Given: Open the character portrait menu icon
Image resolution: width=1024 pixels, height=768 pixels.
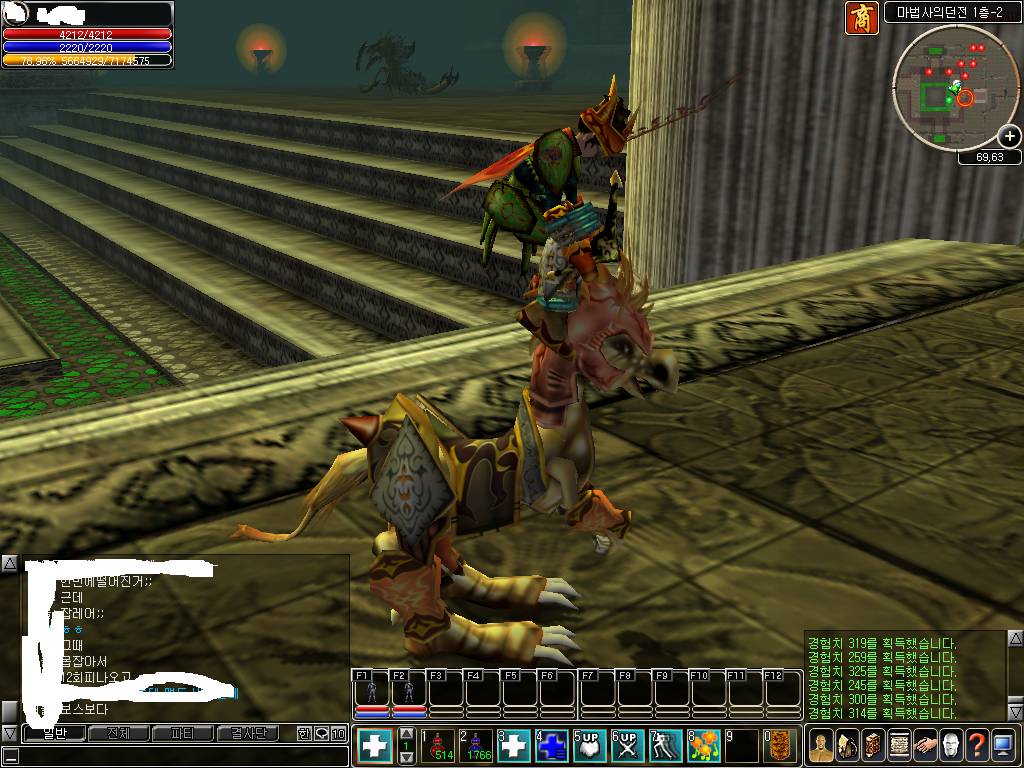Looking at the screenshot, I should click(x=820, y=746).
